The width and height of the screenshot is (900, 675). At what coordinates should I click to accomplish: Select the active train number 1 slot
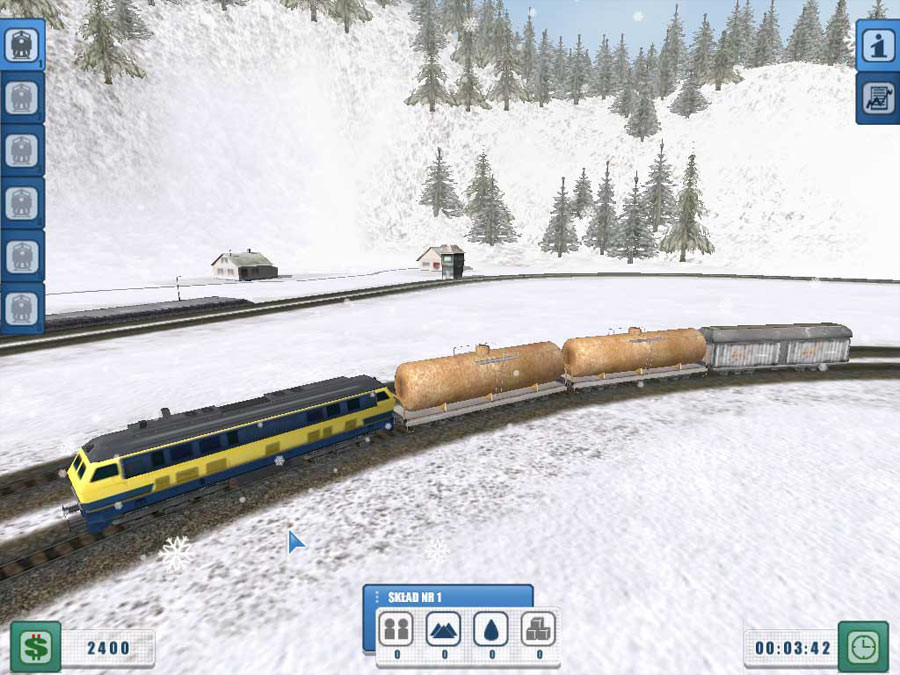[x=21, y=46]
